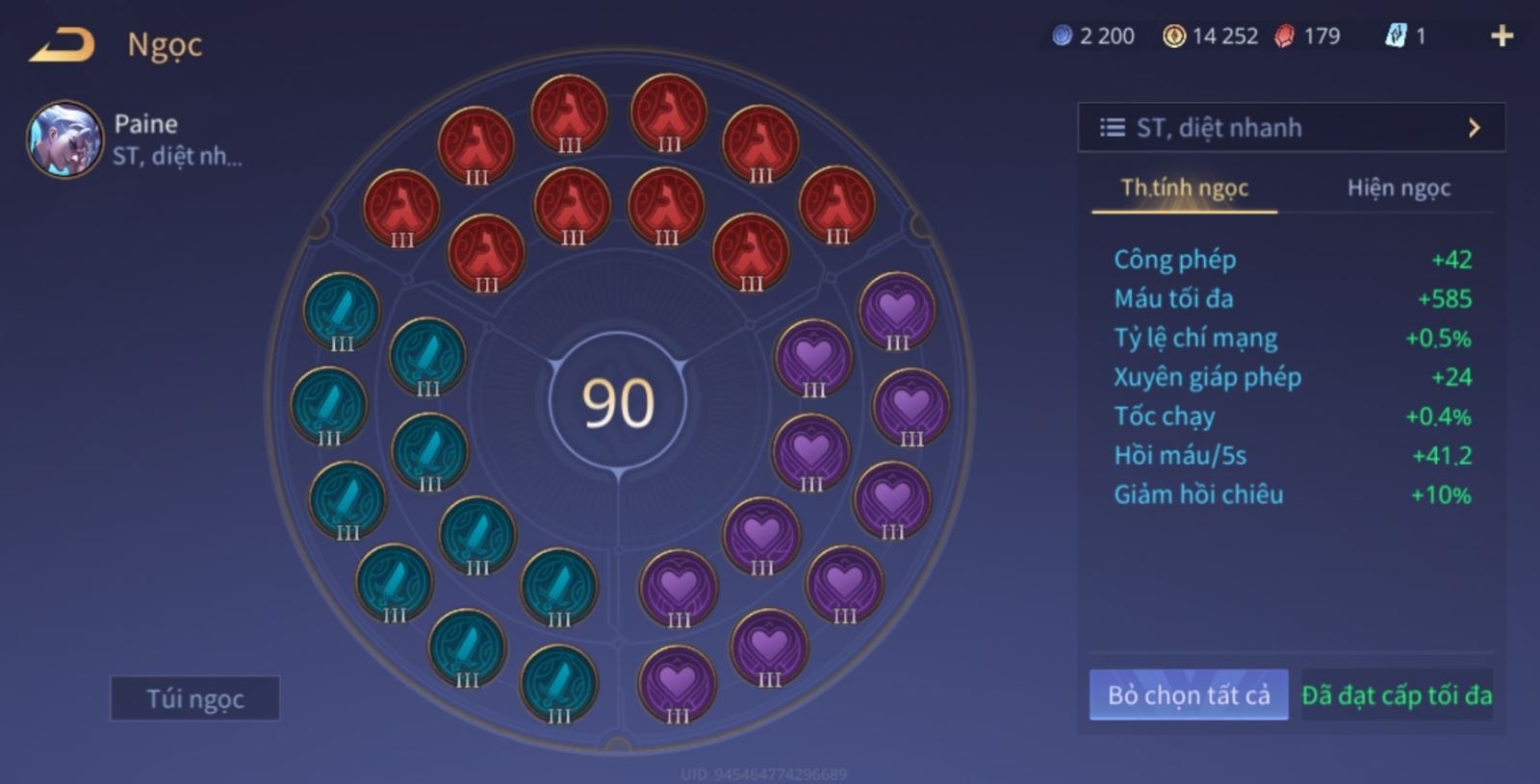
Task: Tap the plus icon to add currency
Action: pyautogui.click(x=1501, y=37)
